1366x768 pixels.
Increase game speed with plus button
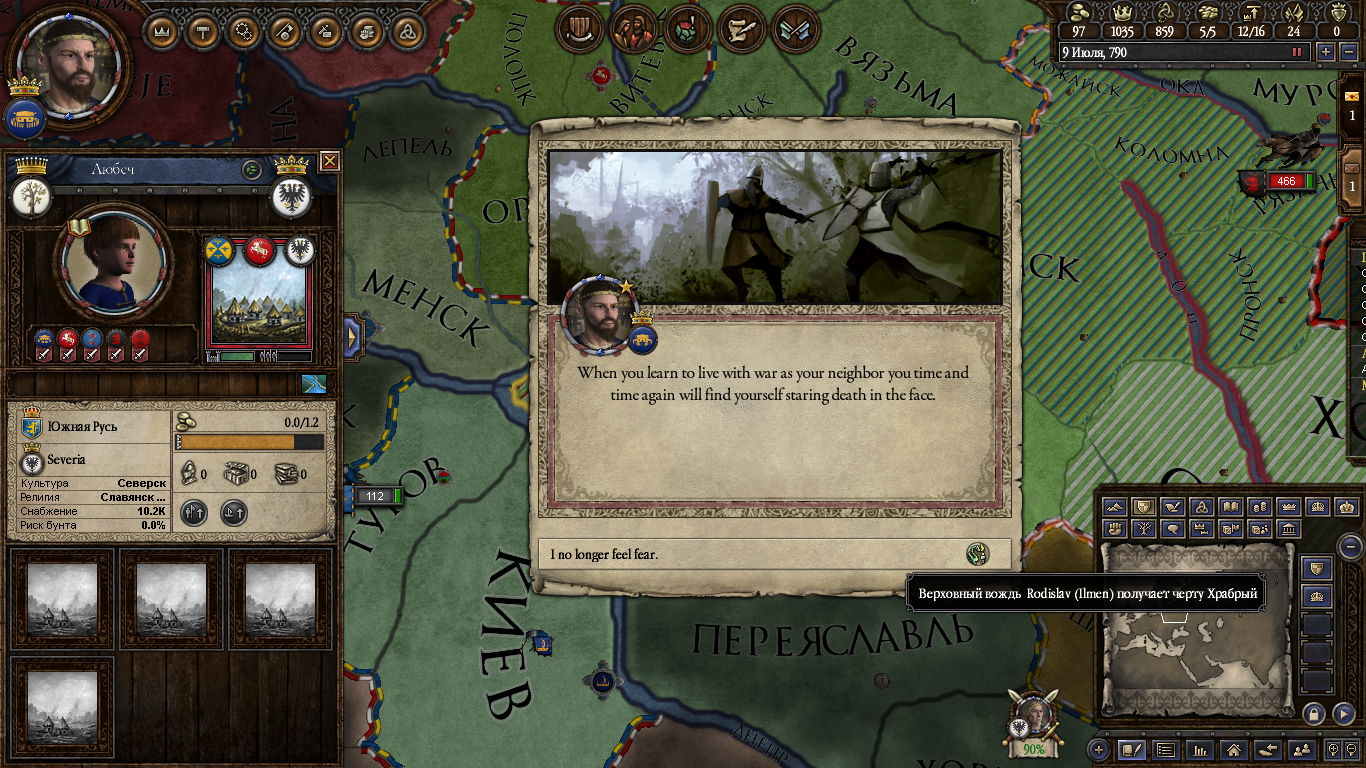click(x=1326, y=52)
